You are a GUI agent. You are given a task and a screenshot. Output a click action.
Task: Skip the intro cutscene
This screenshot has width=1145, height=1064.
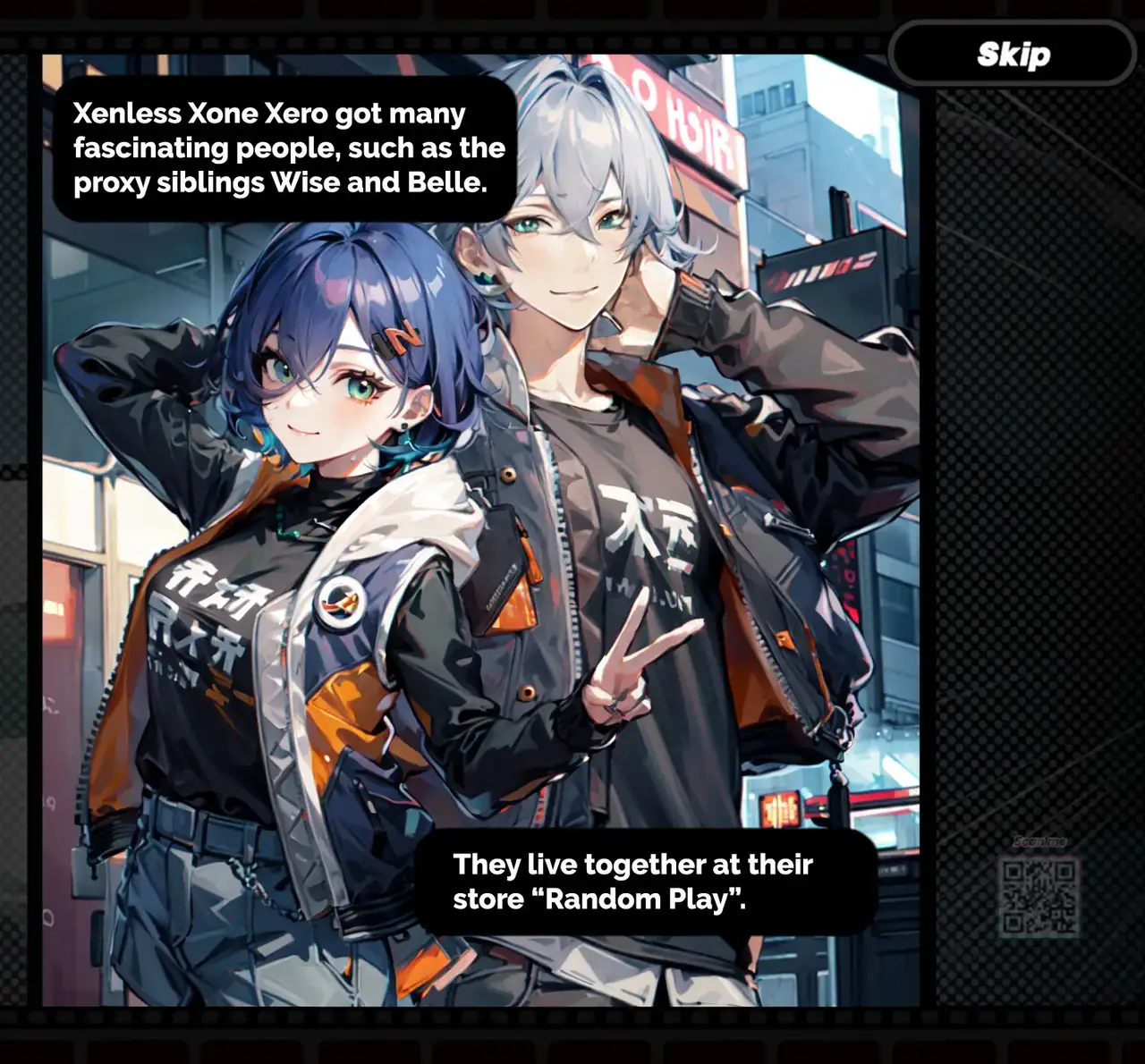(1013, 55)
